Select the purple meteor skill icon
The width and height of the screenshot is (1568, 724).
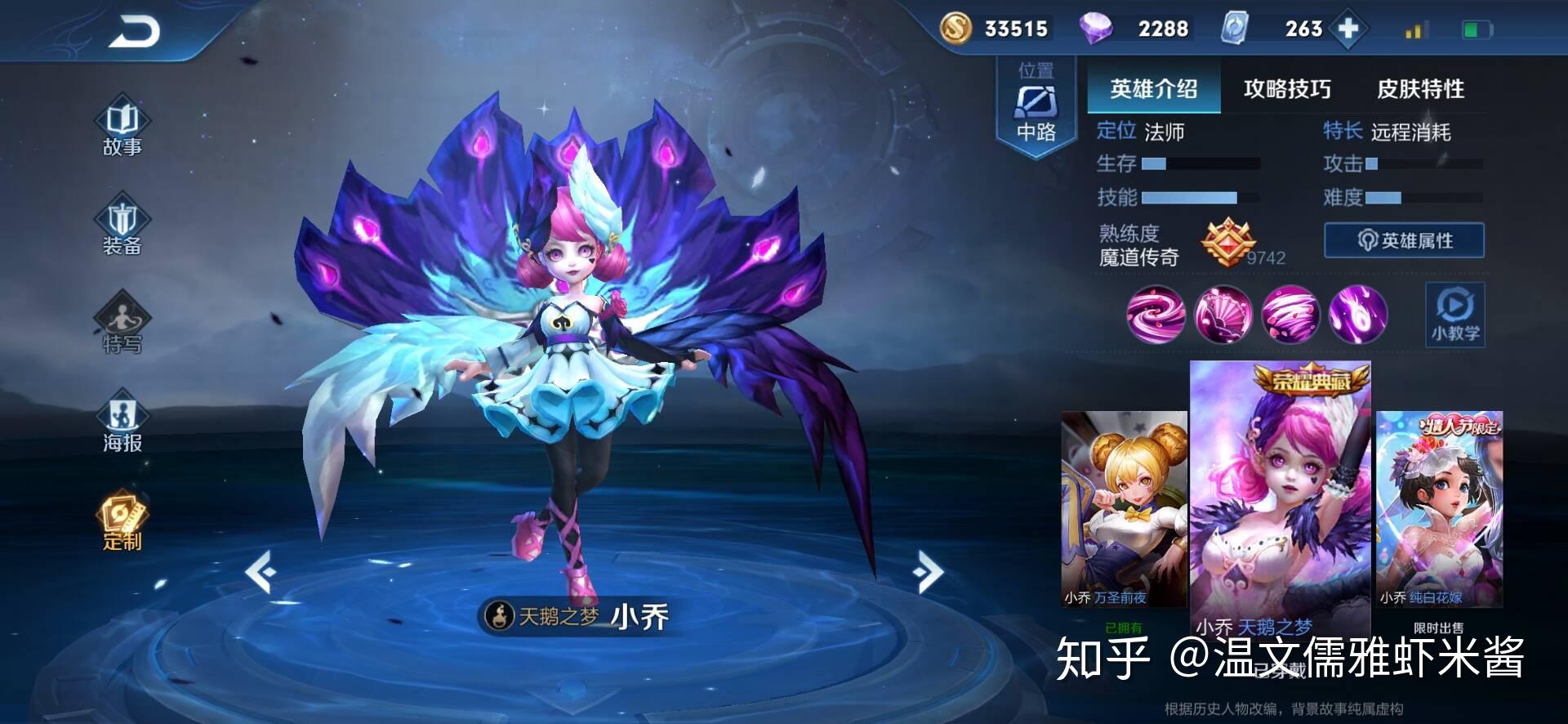click(1357, 315)
